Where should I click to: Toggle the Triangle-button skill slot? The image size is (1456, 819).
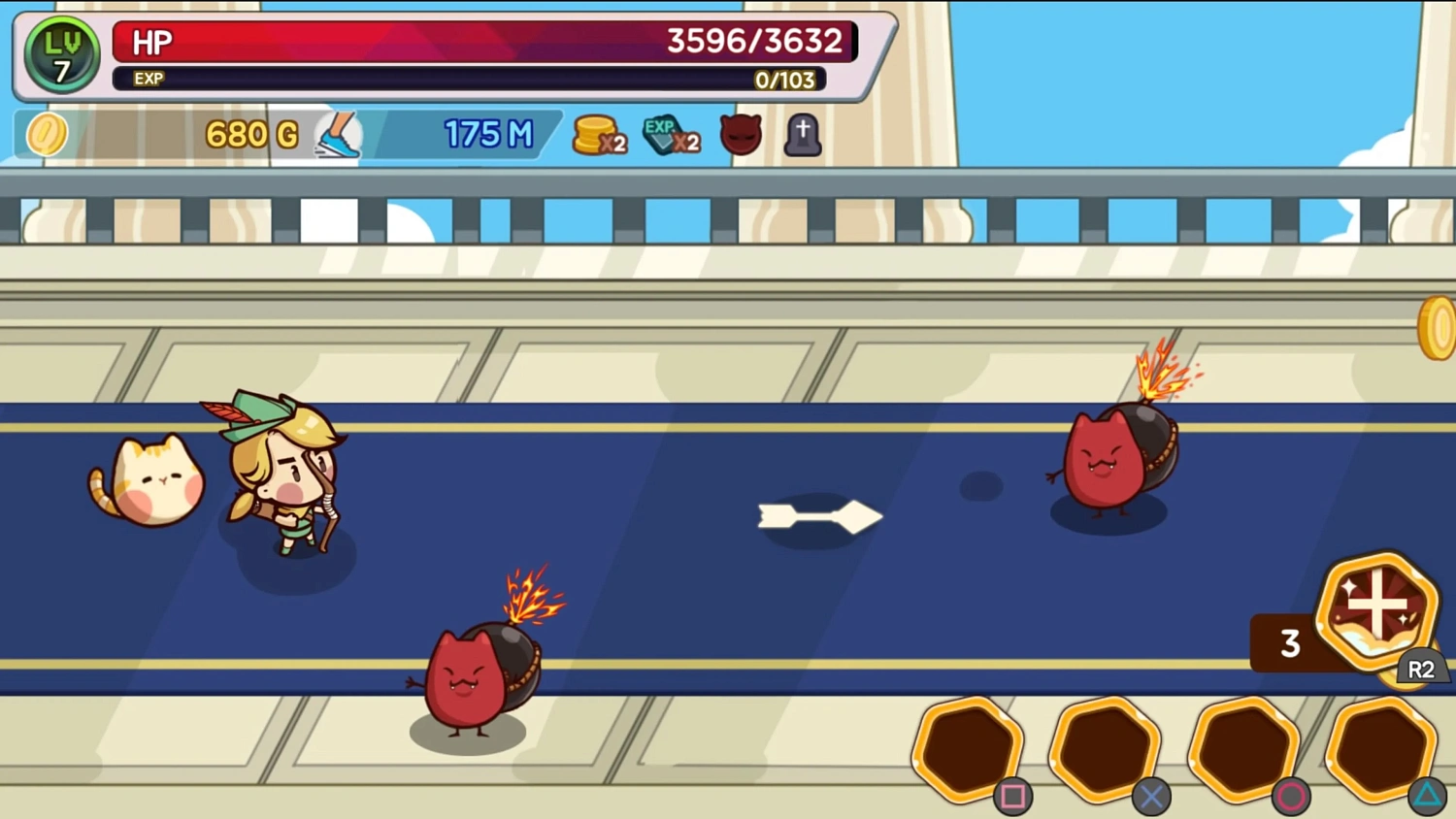1384,749
